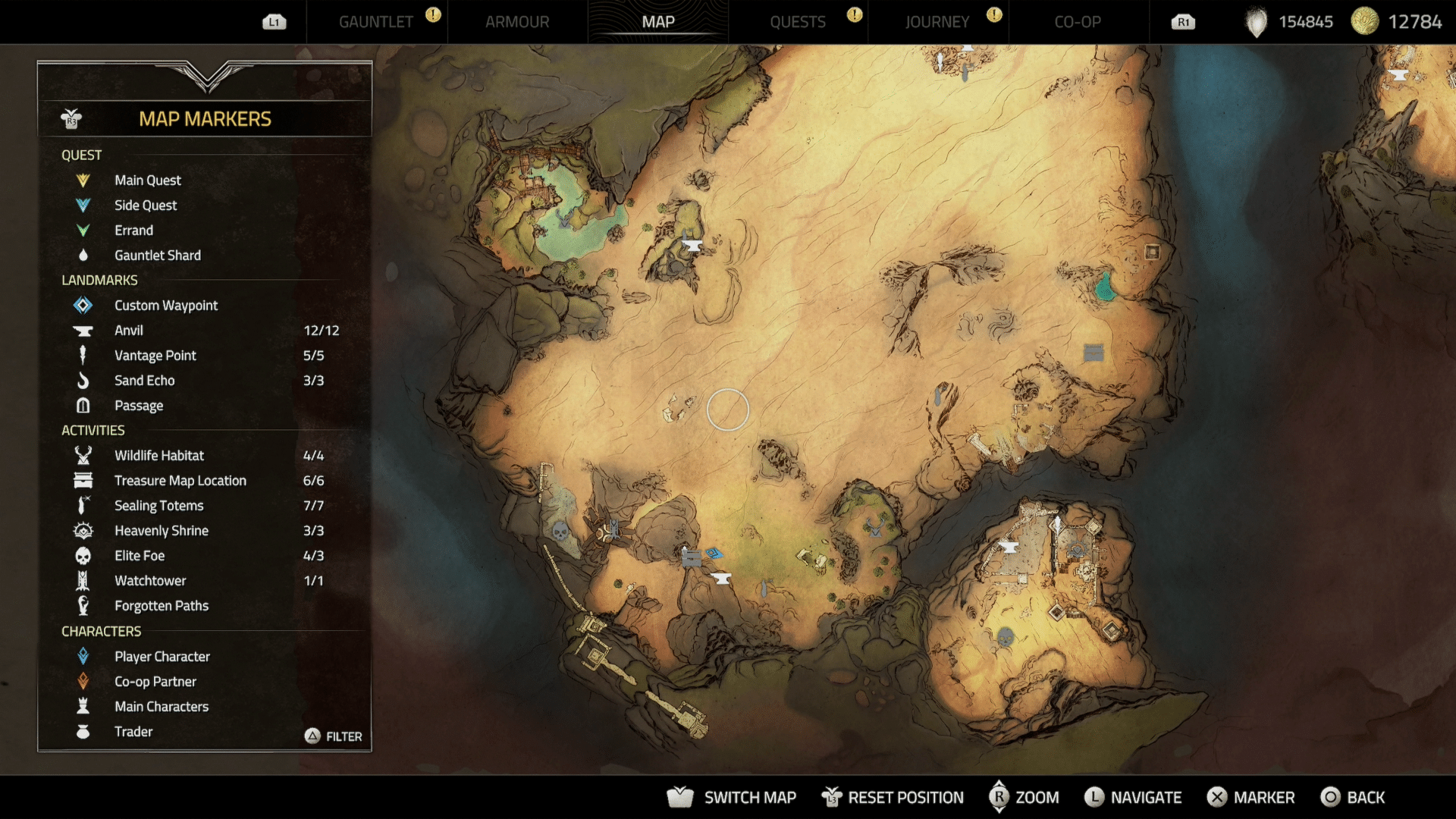Select the Co-op Partner orange marker
This screenshot has width=1456, height=819.
click(x=83, y=681)
